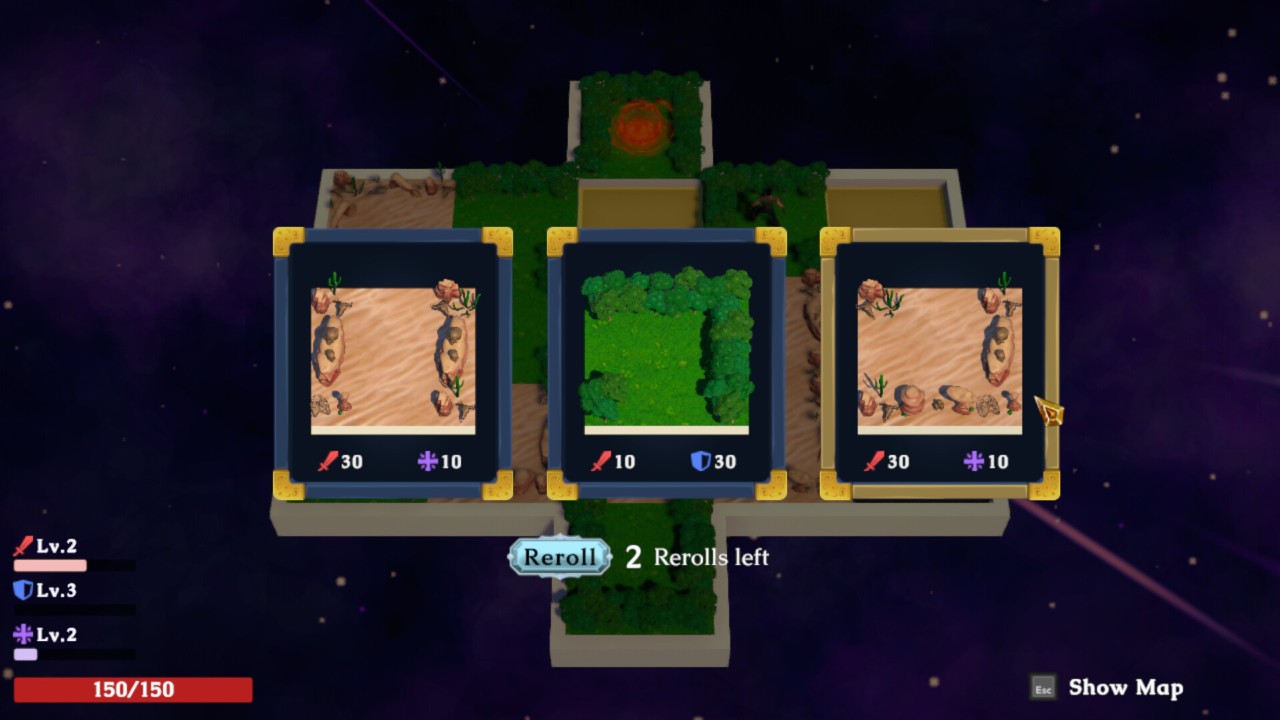Click the Reroll button
This screenshot has height=720, width=1280.
pyautogui.click(x=559, y=557)
